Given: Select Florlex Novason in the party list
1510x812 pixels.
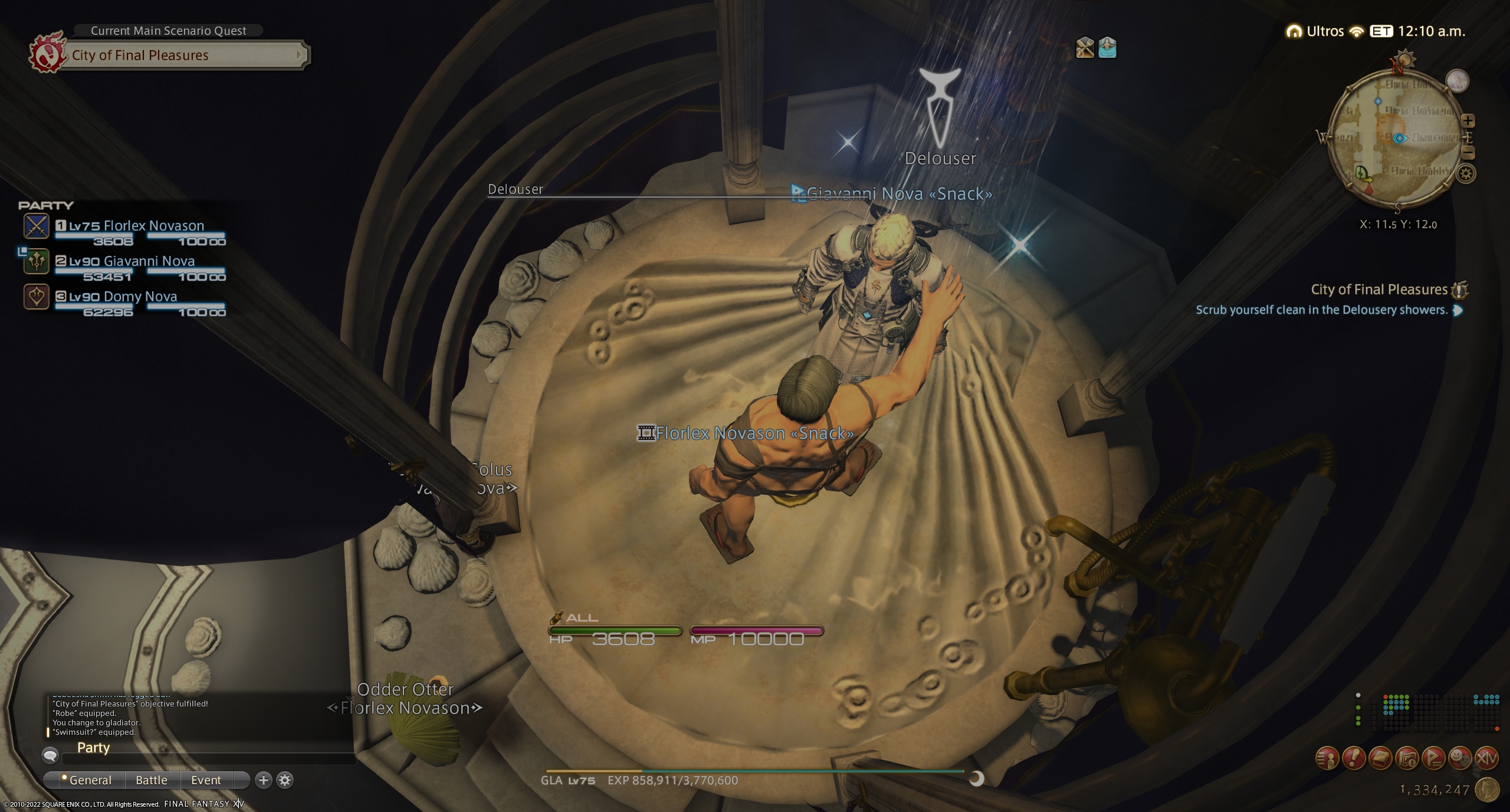Looking at the screenshot, I should [x=153, y=226].
